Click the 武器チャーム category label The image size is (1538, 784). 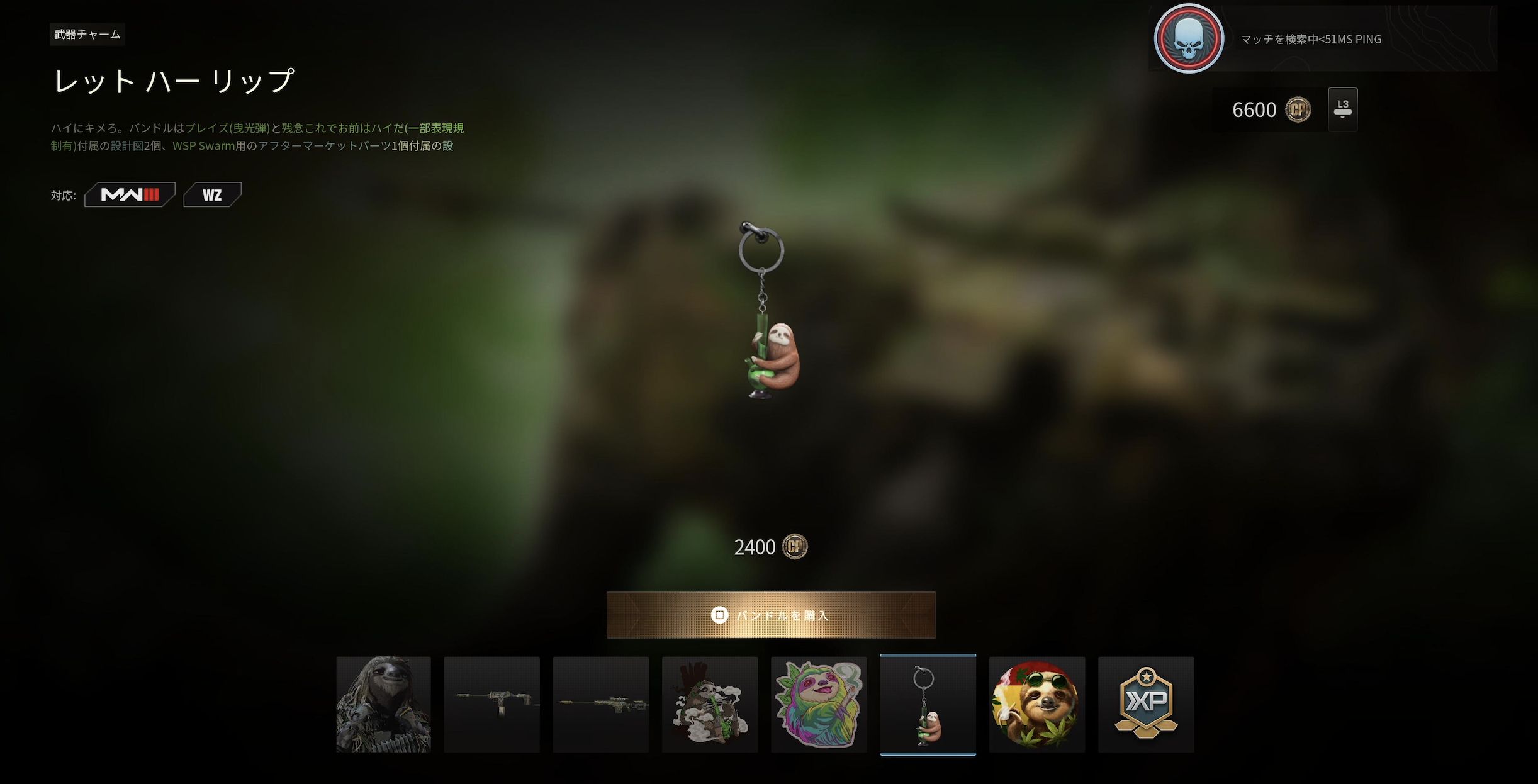click(87, 35)
